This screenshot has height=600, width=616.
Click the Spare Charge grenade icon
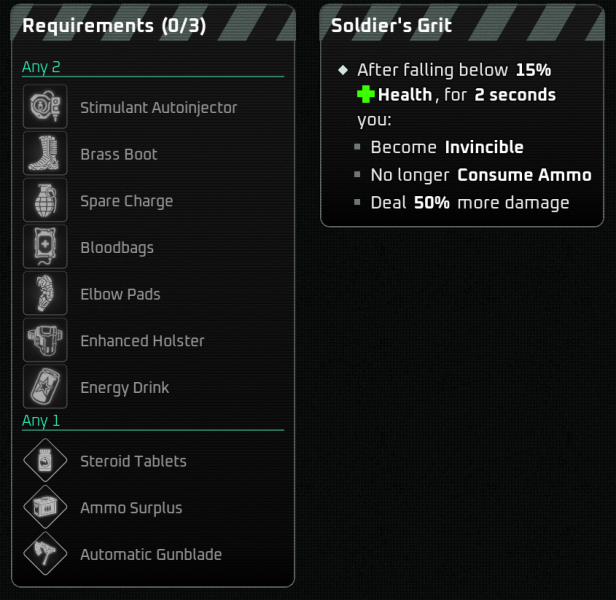(x=45, y=201)
